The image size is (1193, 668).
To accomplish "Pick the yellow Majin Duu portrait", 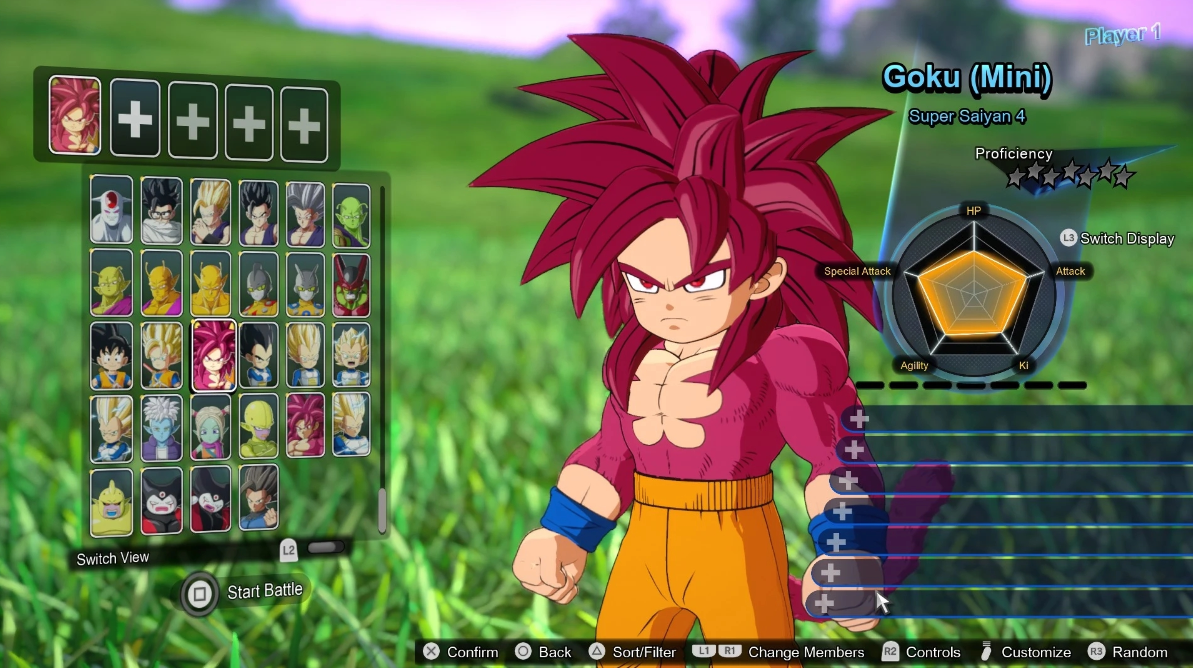I will [x=111, y=499].
